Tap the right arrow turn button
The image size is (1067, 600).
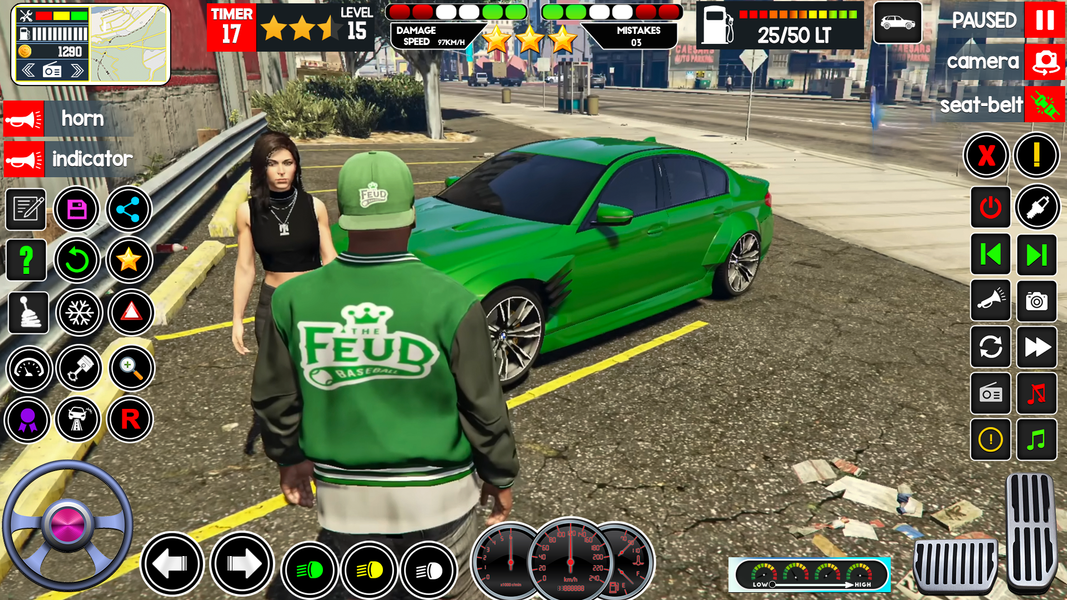(241, 563)
